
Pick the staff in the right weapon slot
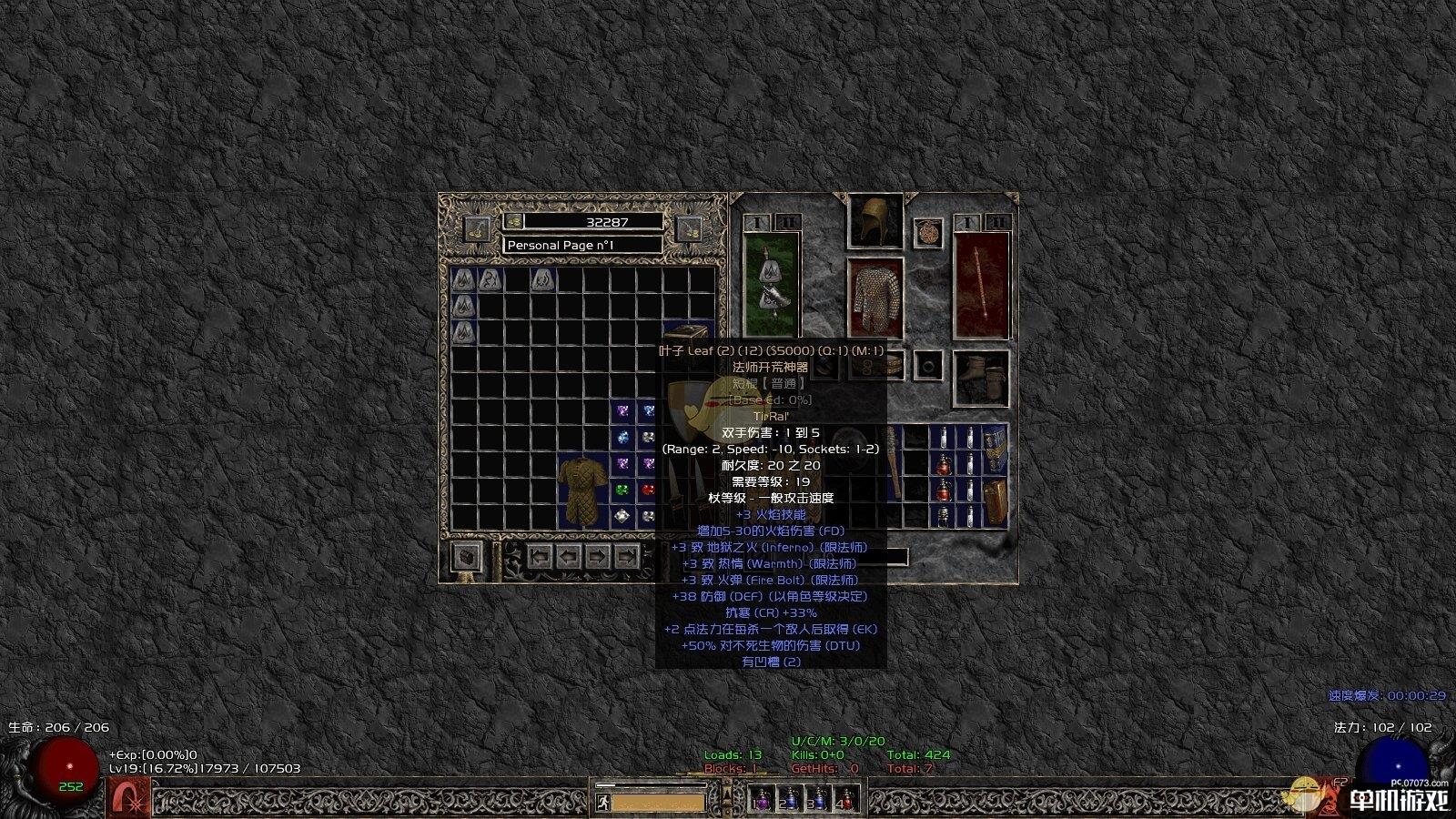pyautogui.click(x=982, y=284)
